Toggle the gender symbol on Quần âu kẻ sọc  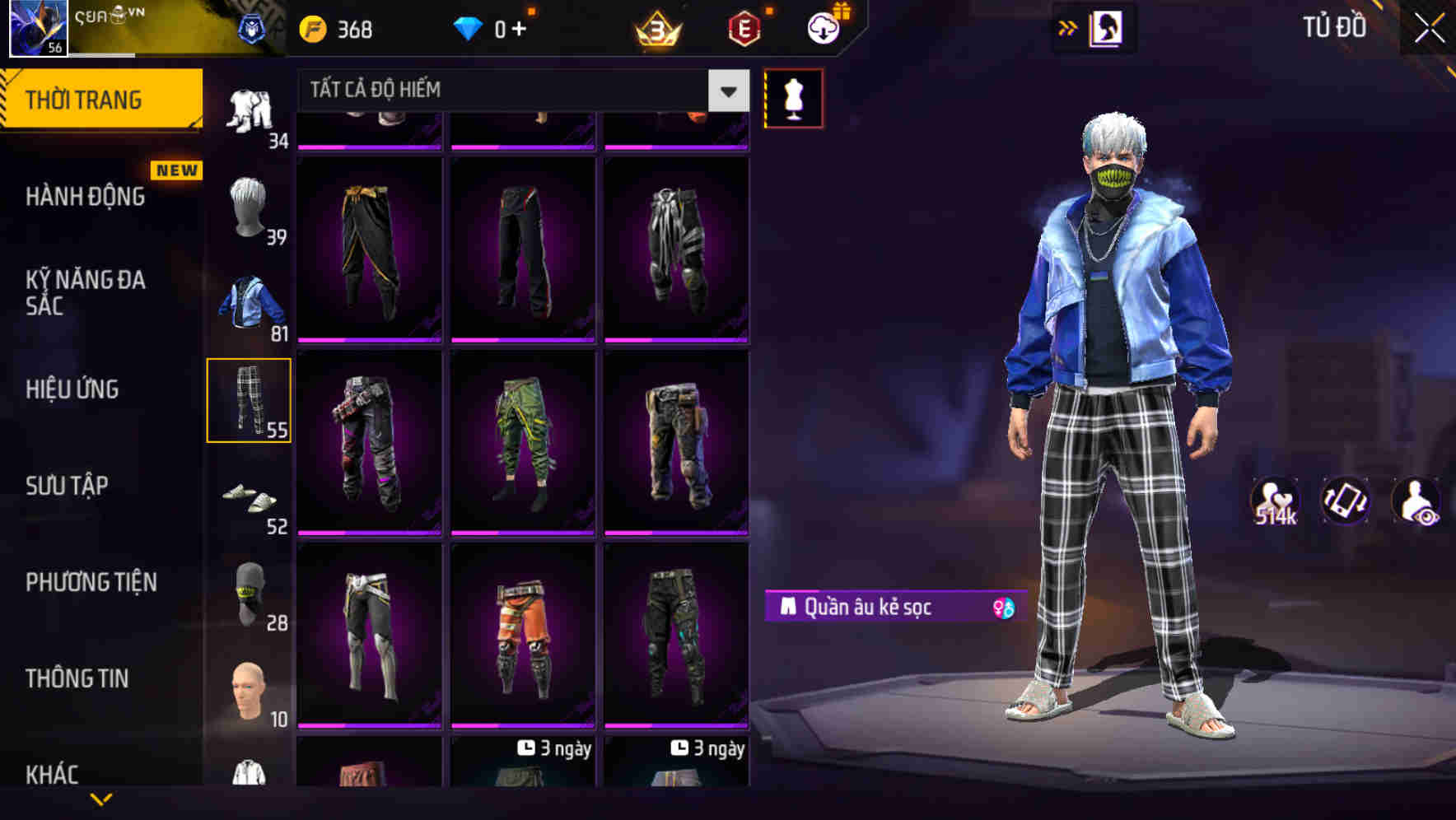tap(1003, 608)
